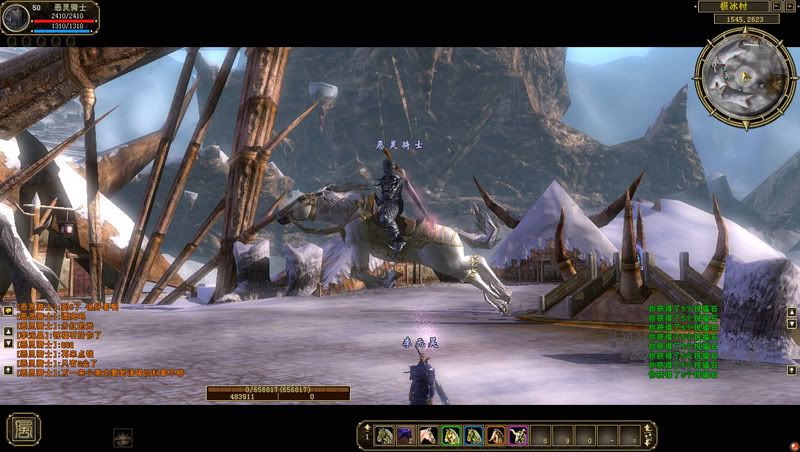
Task: Click the zone name label above the minimap
Action: (740, 6)
